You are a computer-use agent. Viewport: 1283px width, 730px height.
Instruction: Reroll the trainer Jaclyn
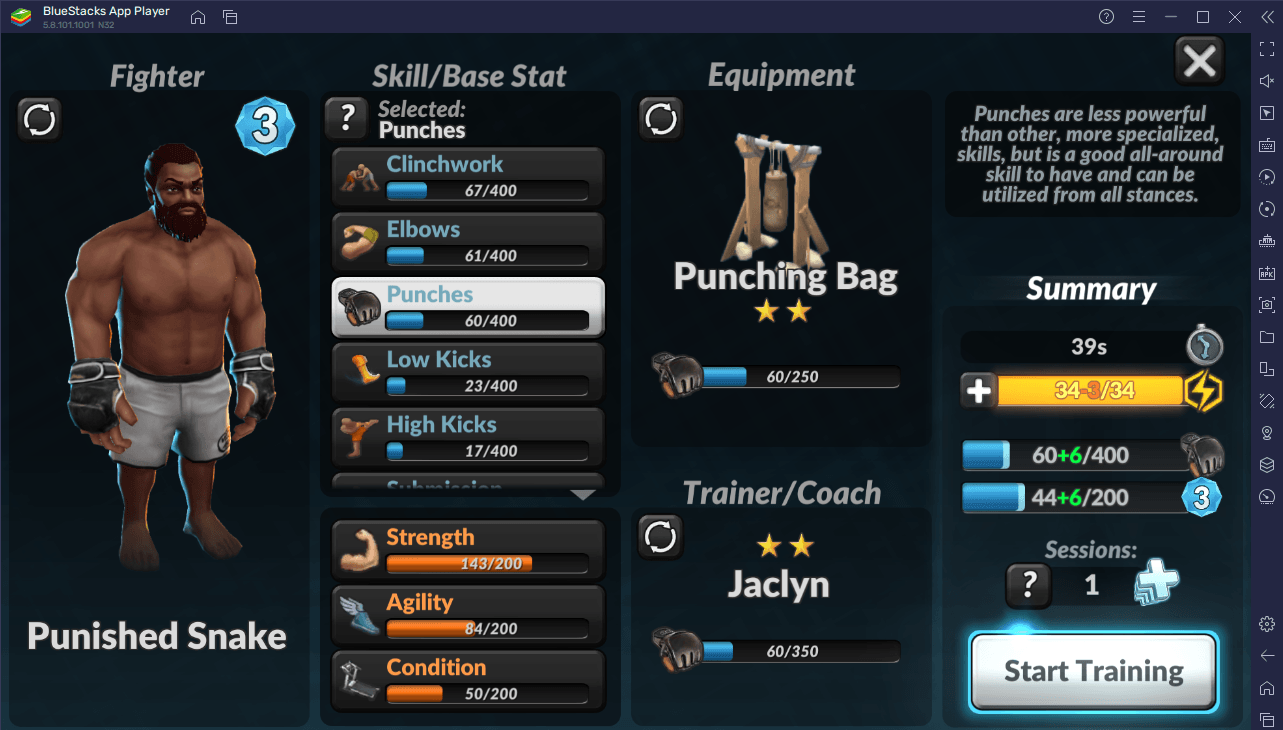[660, 537]
